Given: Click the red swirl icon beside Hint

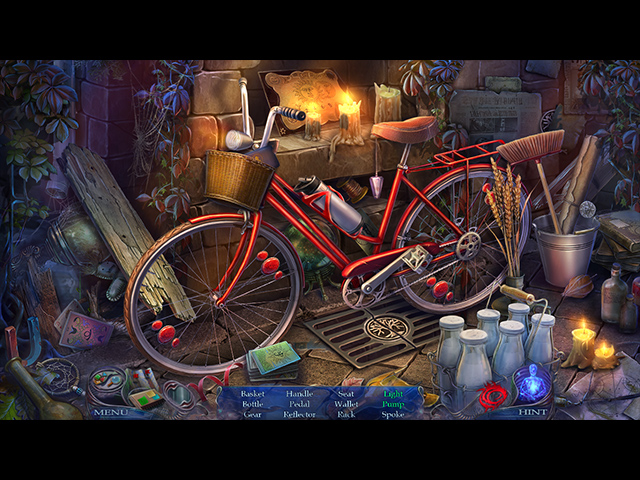Looking at the screenshot, I should (491, 396).
